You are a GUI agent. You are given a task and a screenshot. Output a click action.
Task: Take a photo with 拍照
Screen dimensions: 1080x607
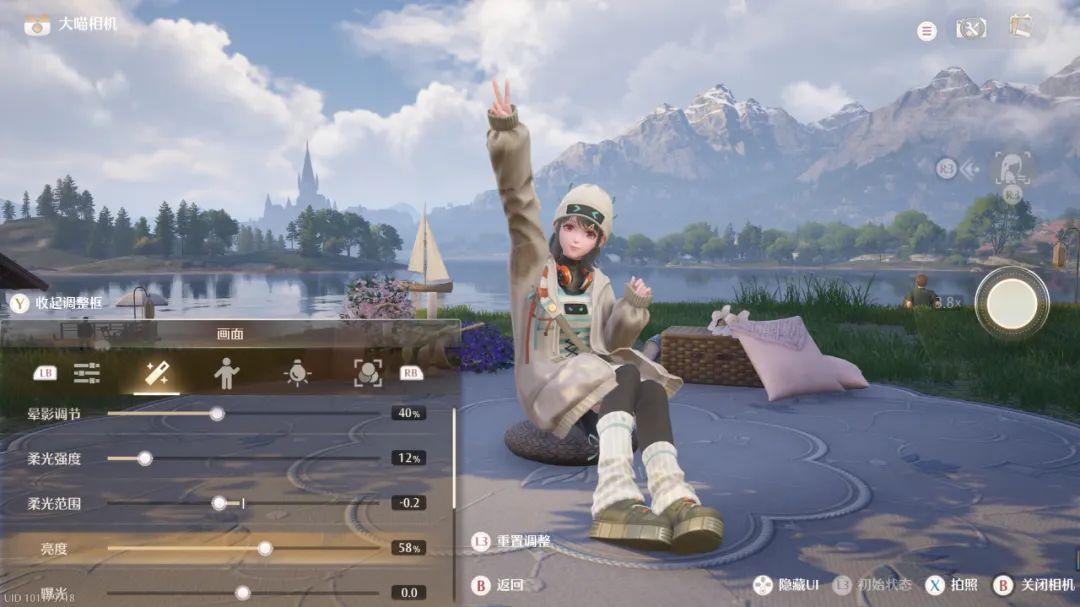pyautogui.click(x=954, y=585)
